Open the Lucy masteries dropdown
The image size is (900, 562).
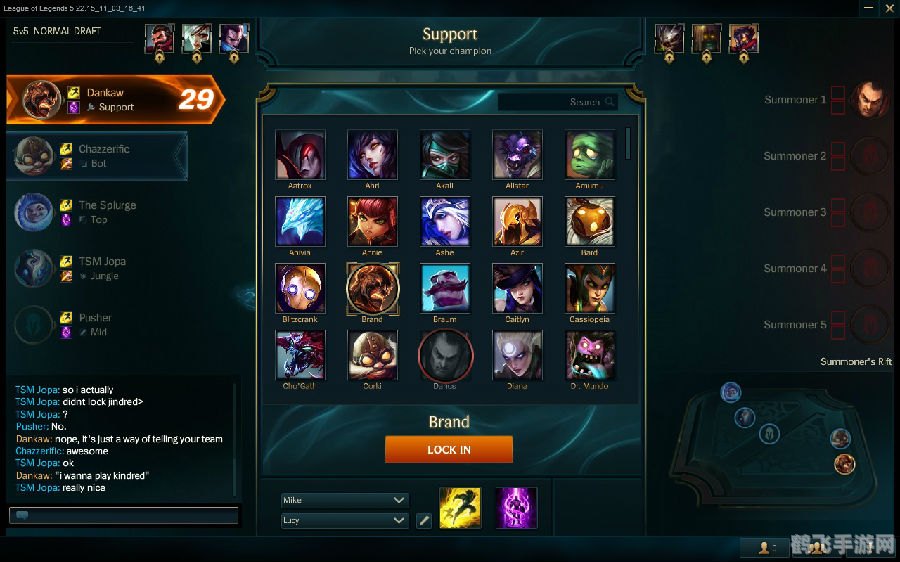coord(345,520)
